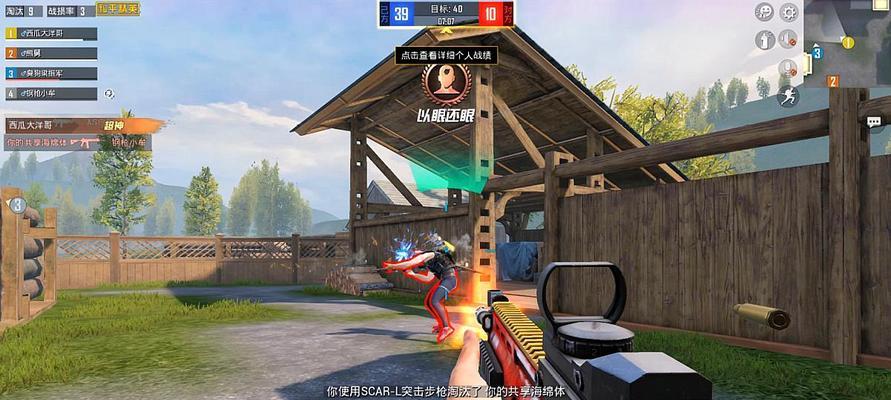Tap the spray can icon
Viewport: 891px width, 400px height.
pyautogui.click(x=764, y=41)
